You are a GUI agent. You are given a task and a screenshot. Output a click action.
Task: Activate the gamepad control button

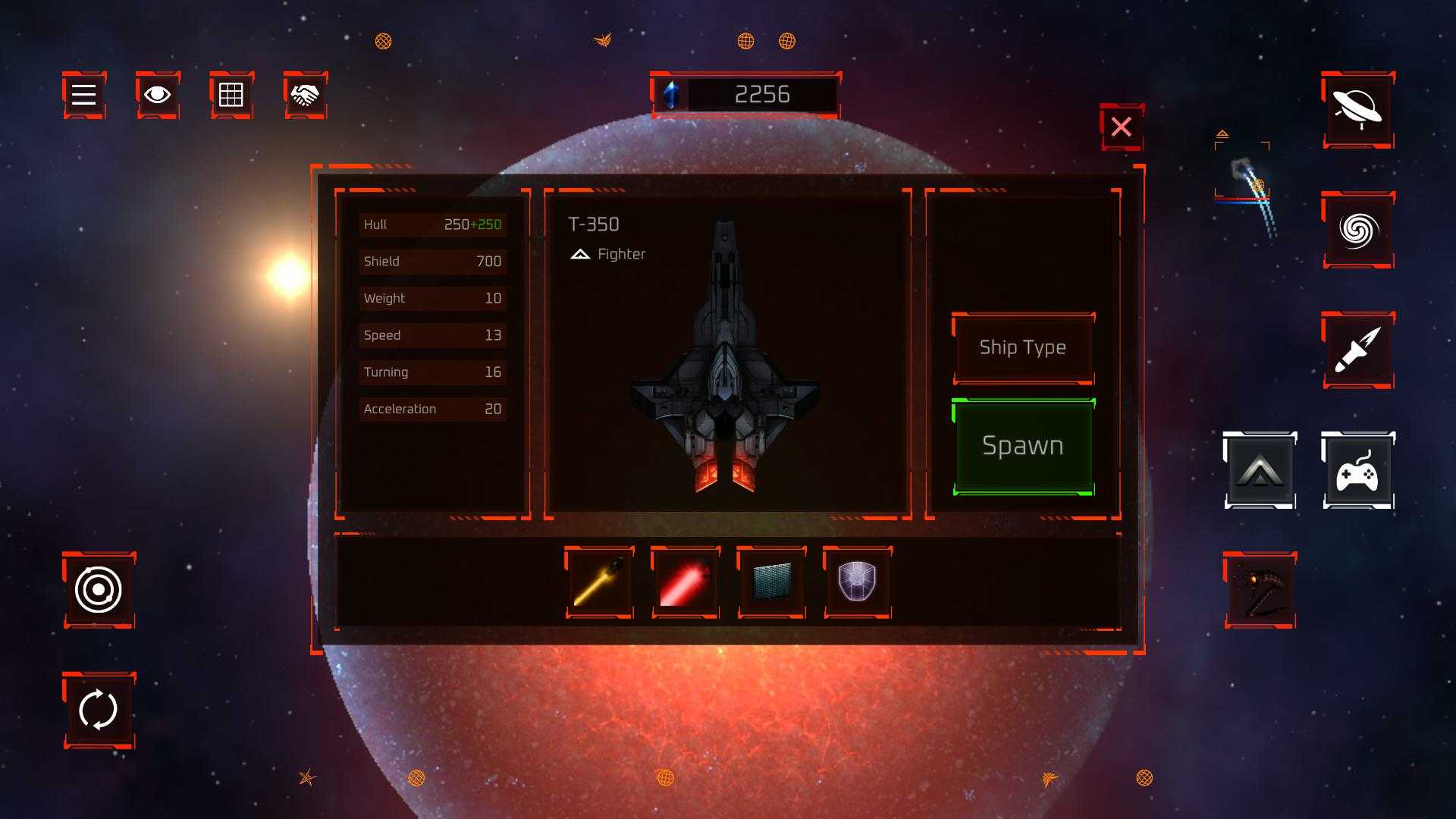pos(1357,470)
